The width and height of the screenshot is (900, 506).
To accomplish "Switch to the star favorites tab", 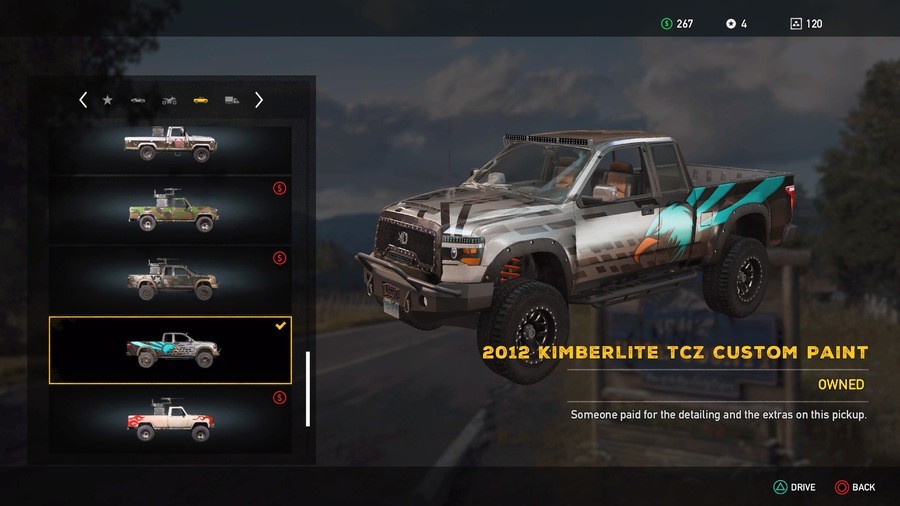I will point(107,100).
